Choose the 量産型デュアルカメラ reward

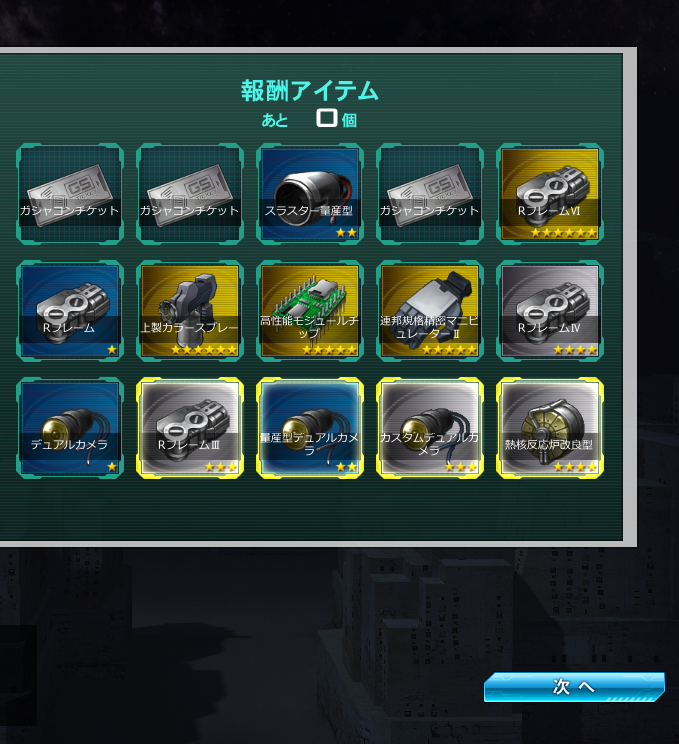click(x=310, y=428)
